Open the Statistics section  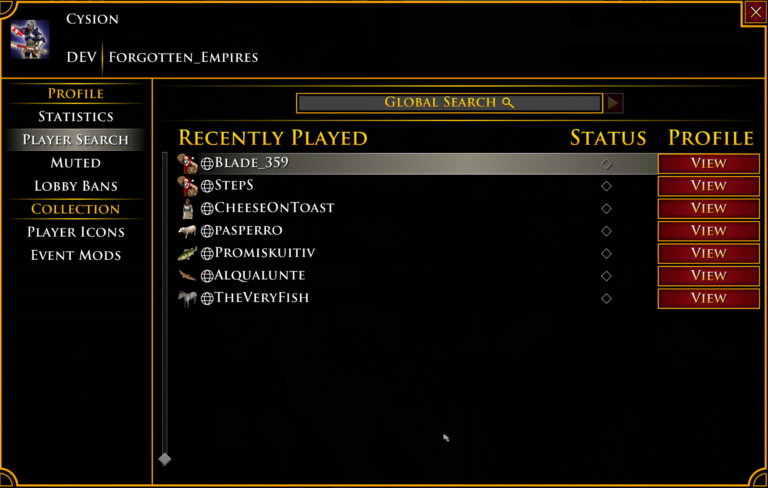click(76, 117)
